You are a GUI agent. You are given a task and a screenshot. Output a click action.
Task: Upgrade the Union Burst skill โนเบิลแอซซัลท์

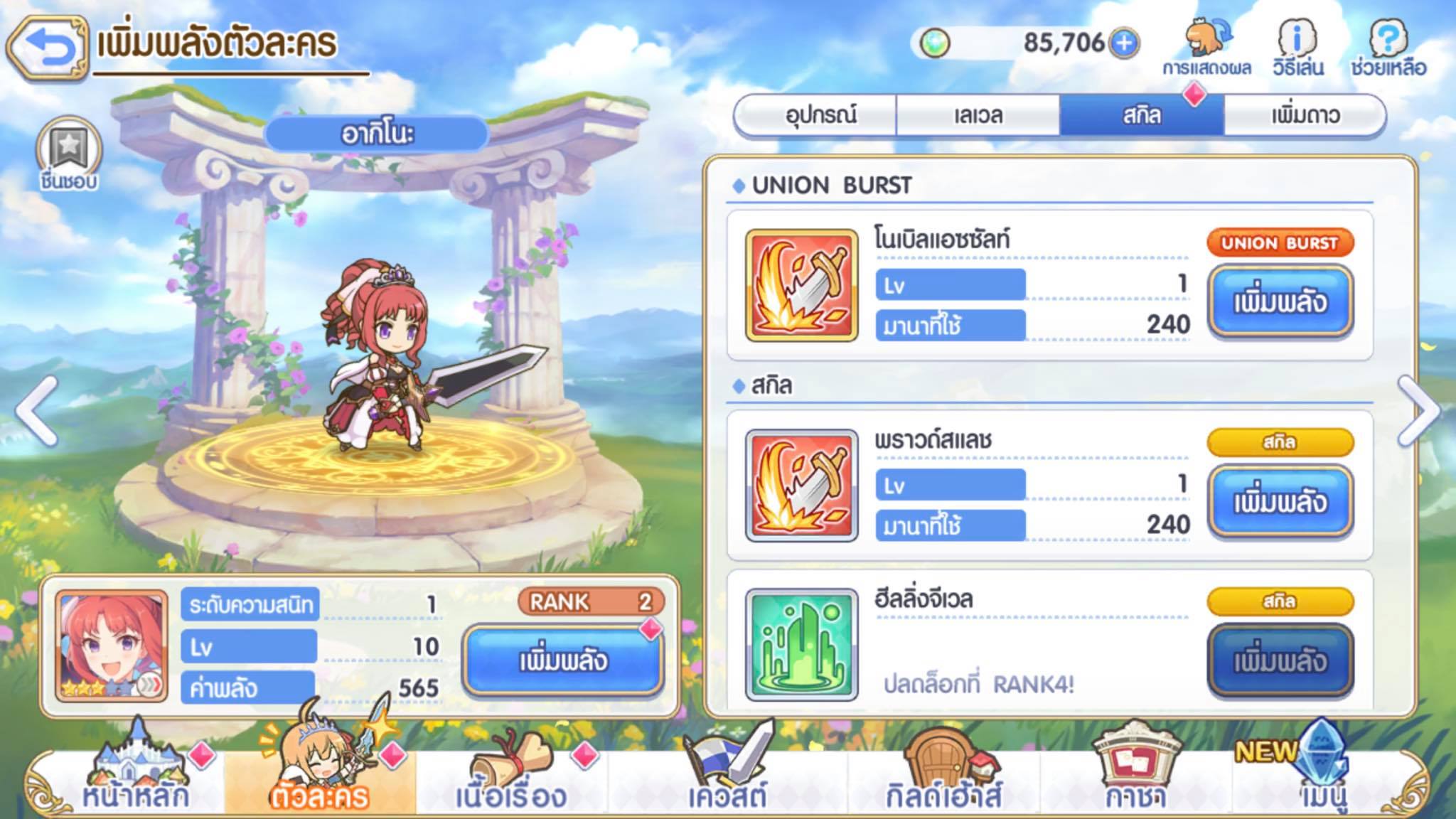1279,302
